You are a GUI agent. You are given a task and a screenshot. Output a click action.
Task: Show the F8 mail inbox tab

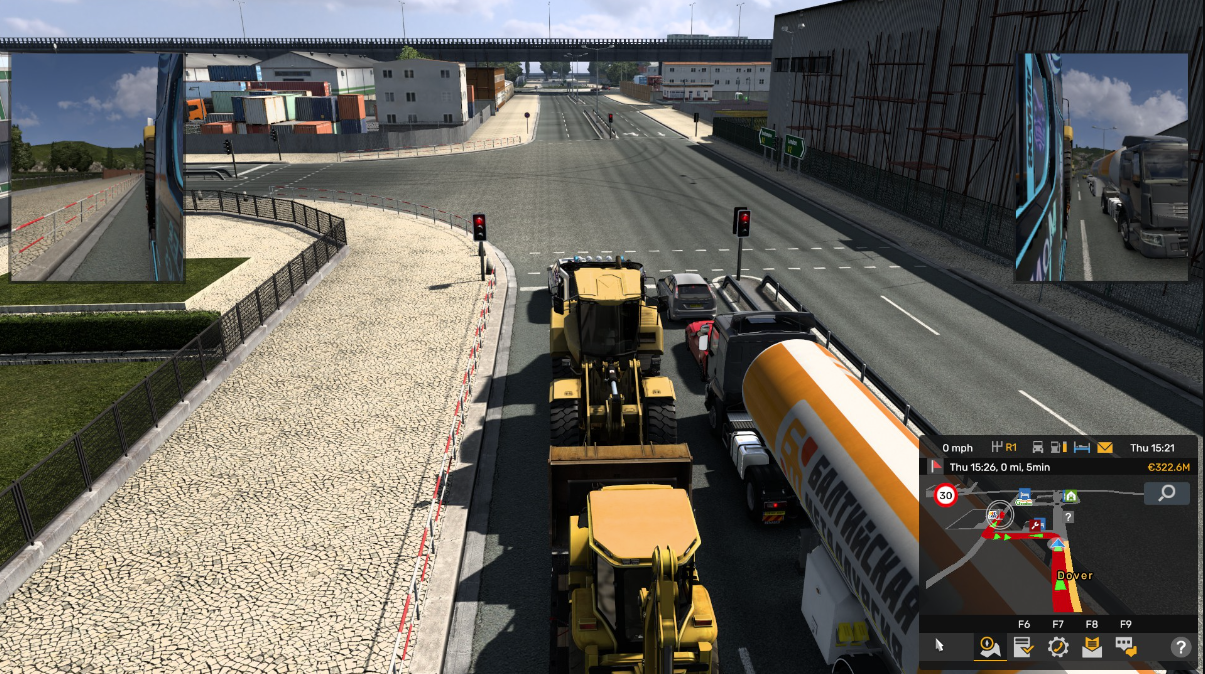coord(1092,647)
